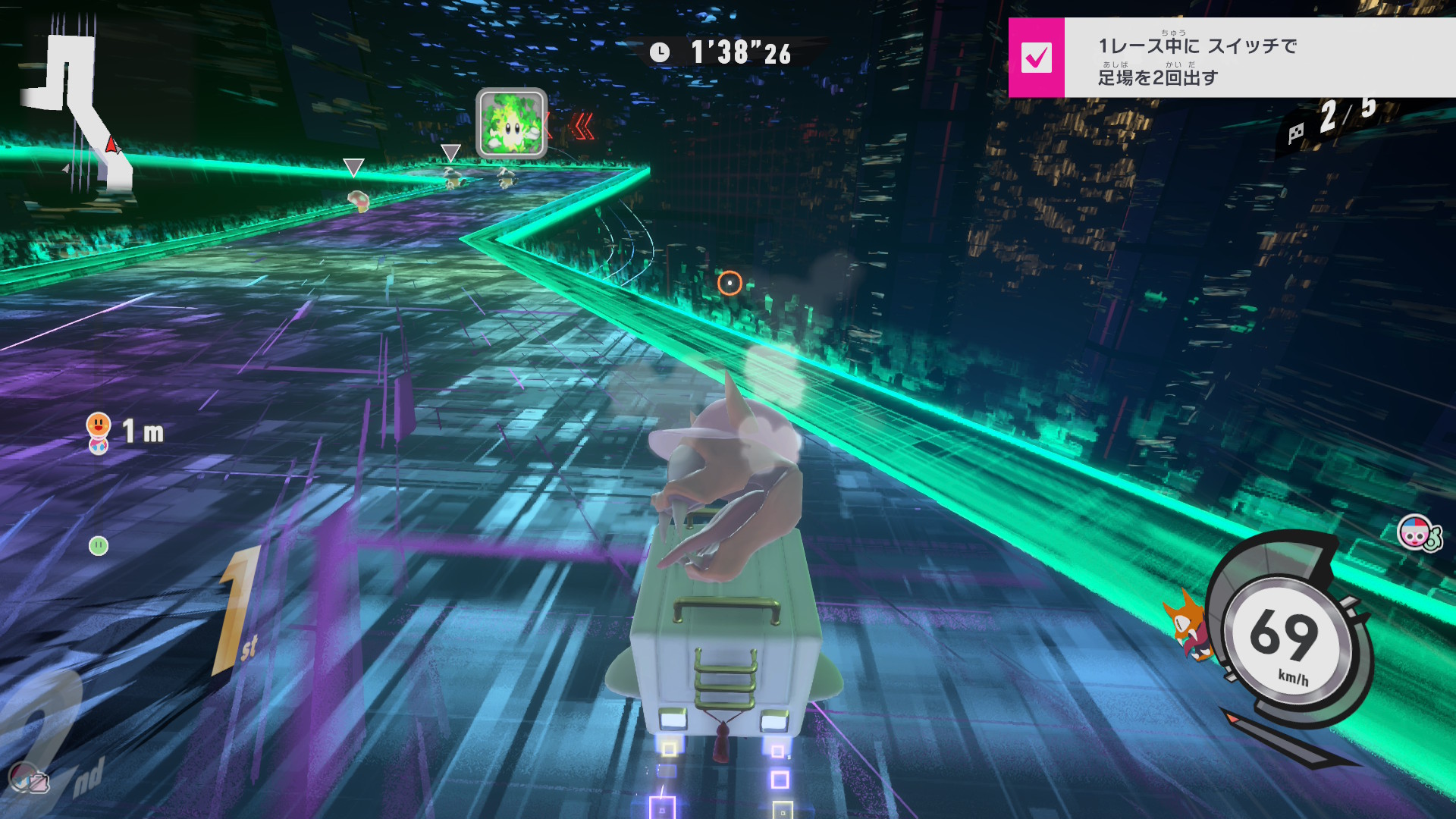This screenshot has width=1456, height=819.
Task: Select the green leafy ability item box
Action: [x=511, y=124]
